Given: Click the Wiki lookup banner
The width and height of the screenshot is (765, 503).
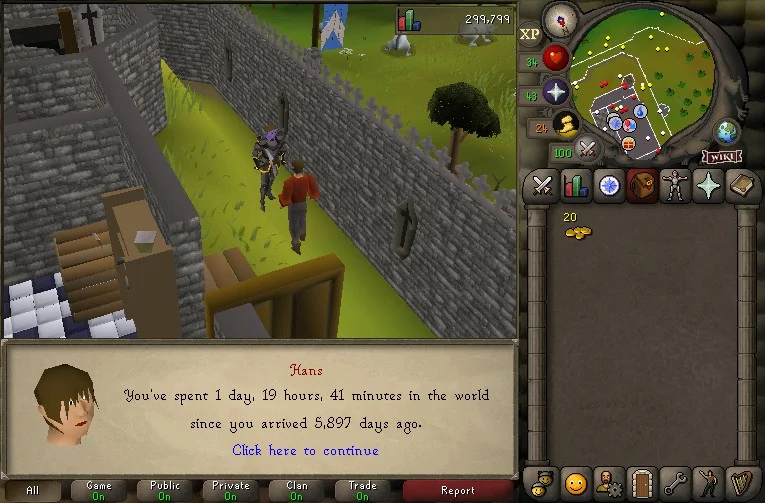Looking at the screenshot, I should tap(722, 156).
